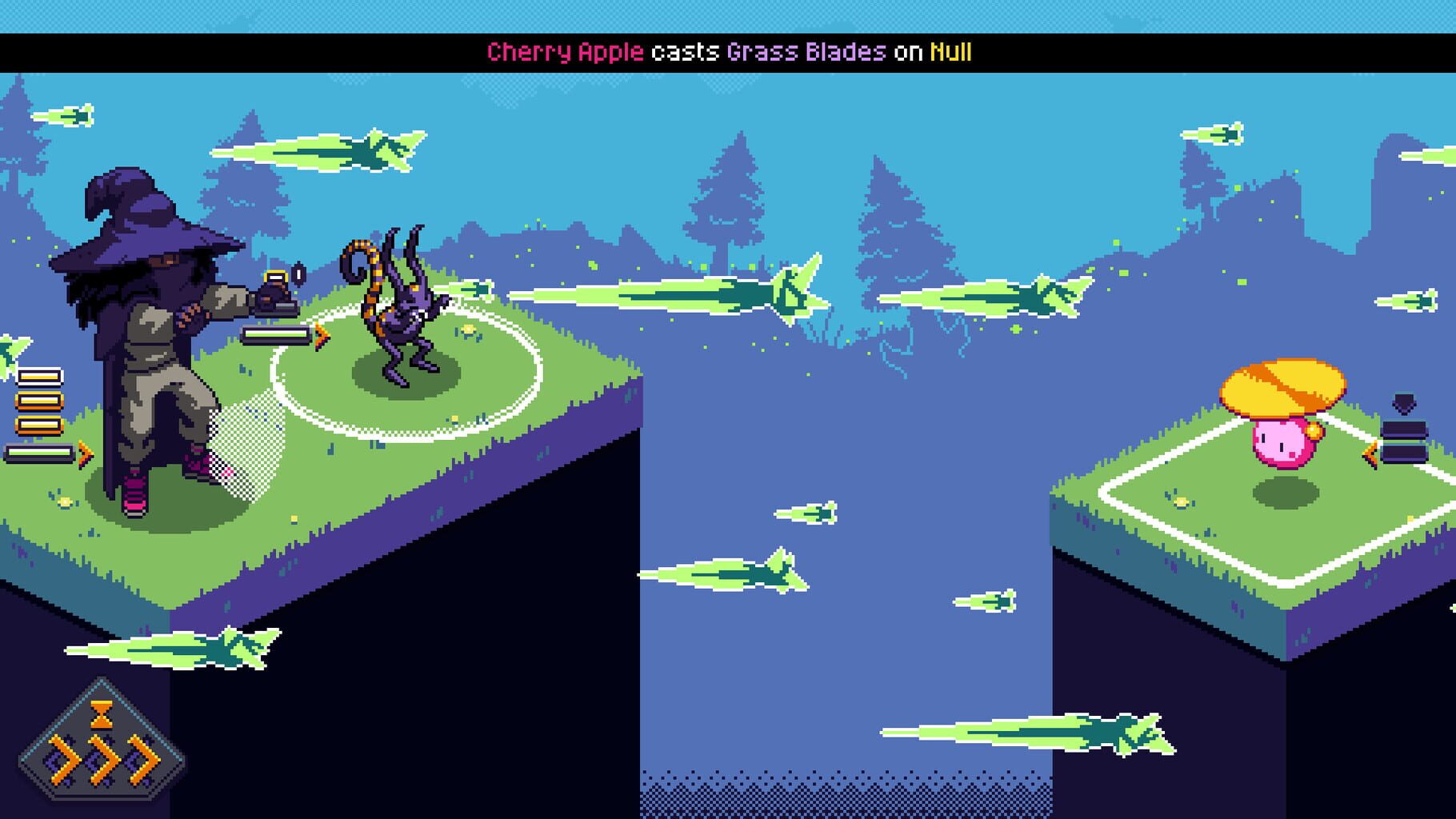1456x819 pixels.
Task: Select the triple fast-forward chevrons on the emblem
Action: [104, 759]
